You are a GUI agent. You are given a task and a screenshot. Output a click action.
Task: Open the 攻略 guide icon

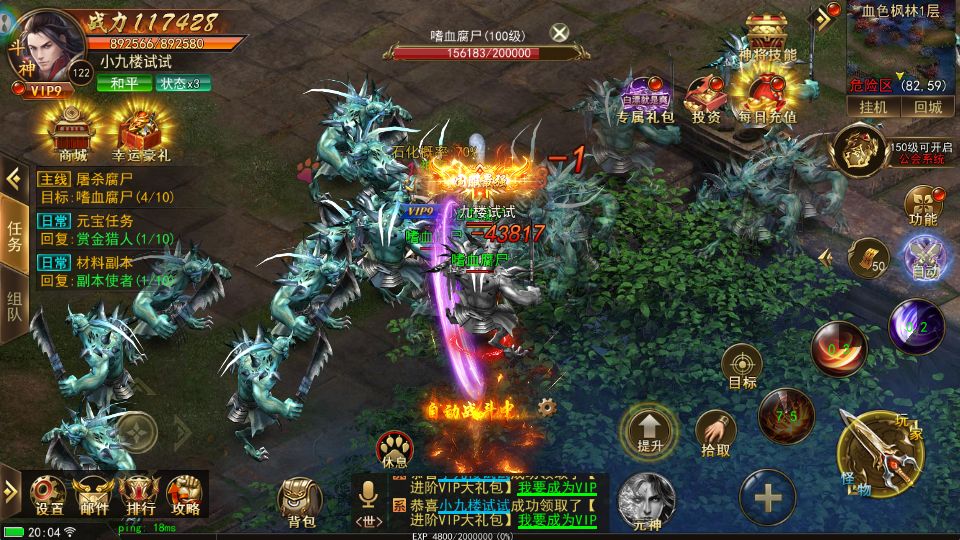[x=186, y=494]
